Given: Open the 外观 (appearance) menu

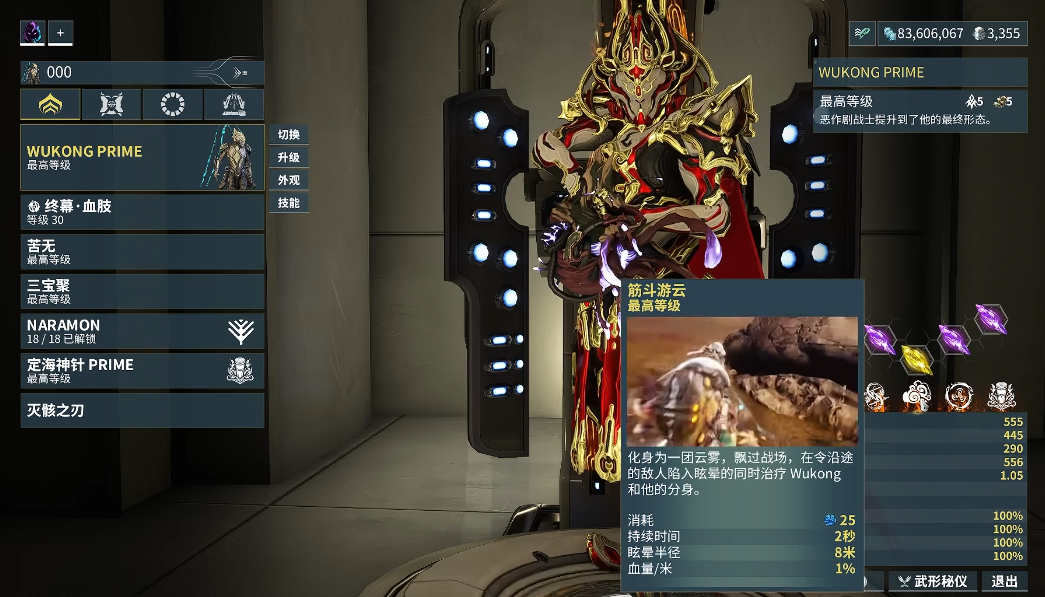Looking at the screenshot, I should [x=289, y=181].
